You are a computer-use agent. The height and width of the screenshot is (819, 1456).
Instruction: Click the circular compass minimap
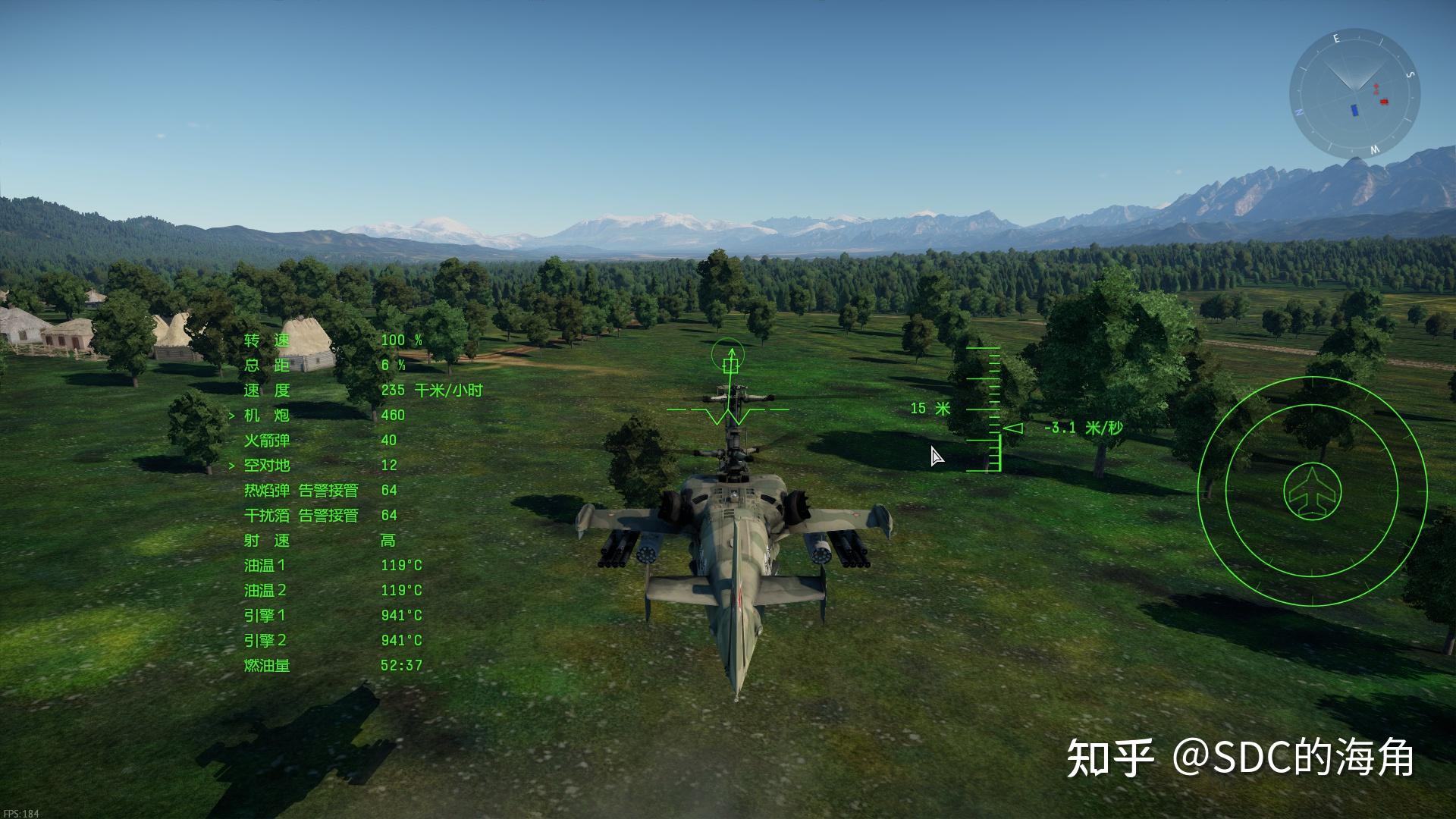coord(1354,94)
